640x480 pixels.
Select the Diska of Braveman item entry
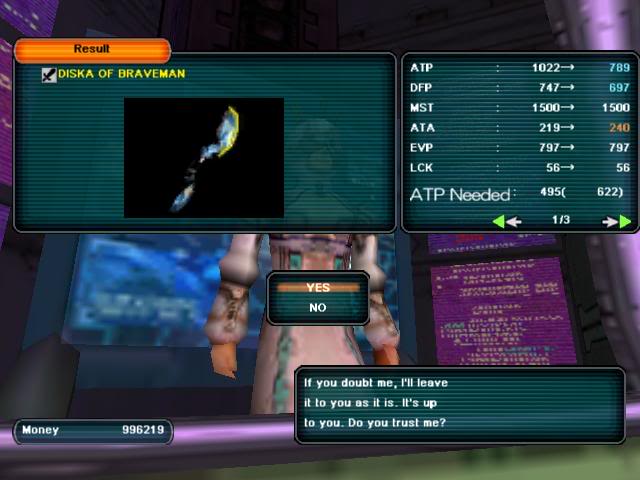coord(121,74)
